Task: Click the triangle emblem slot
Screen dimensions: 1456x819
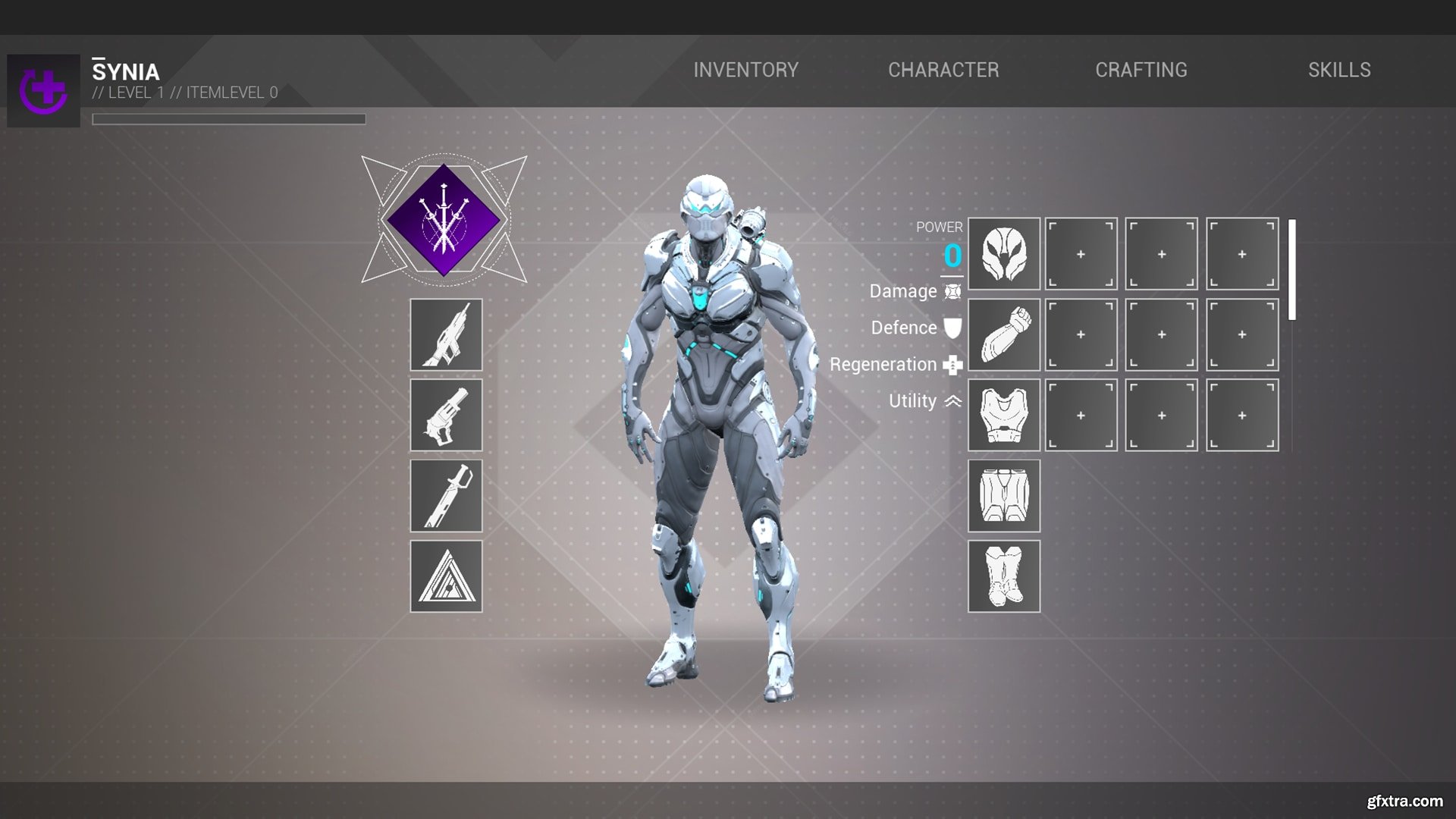Action: point(446,576)
